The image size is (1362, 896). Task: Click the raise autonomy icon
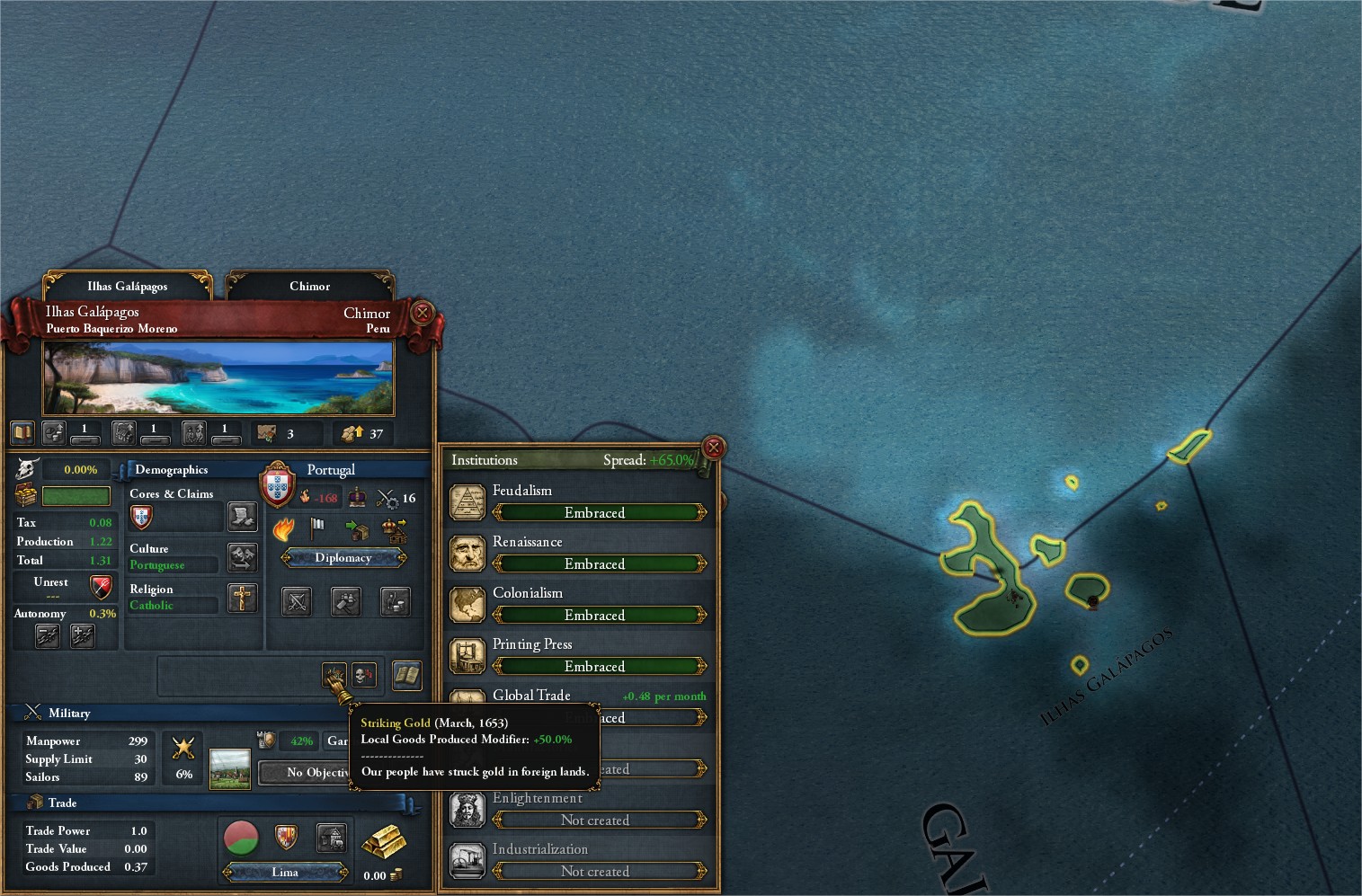click(x=81, y=634)
